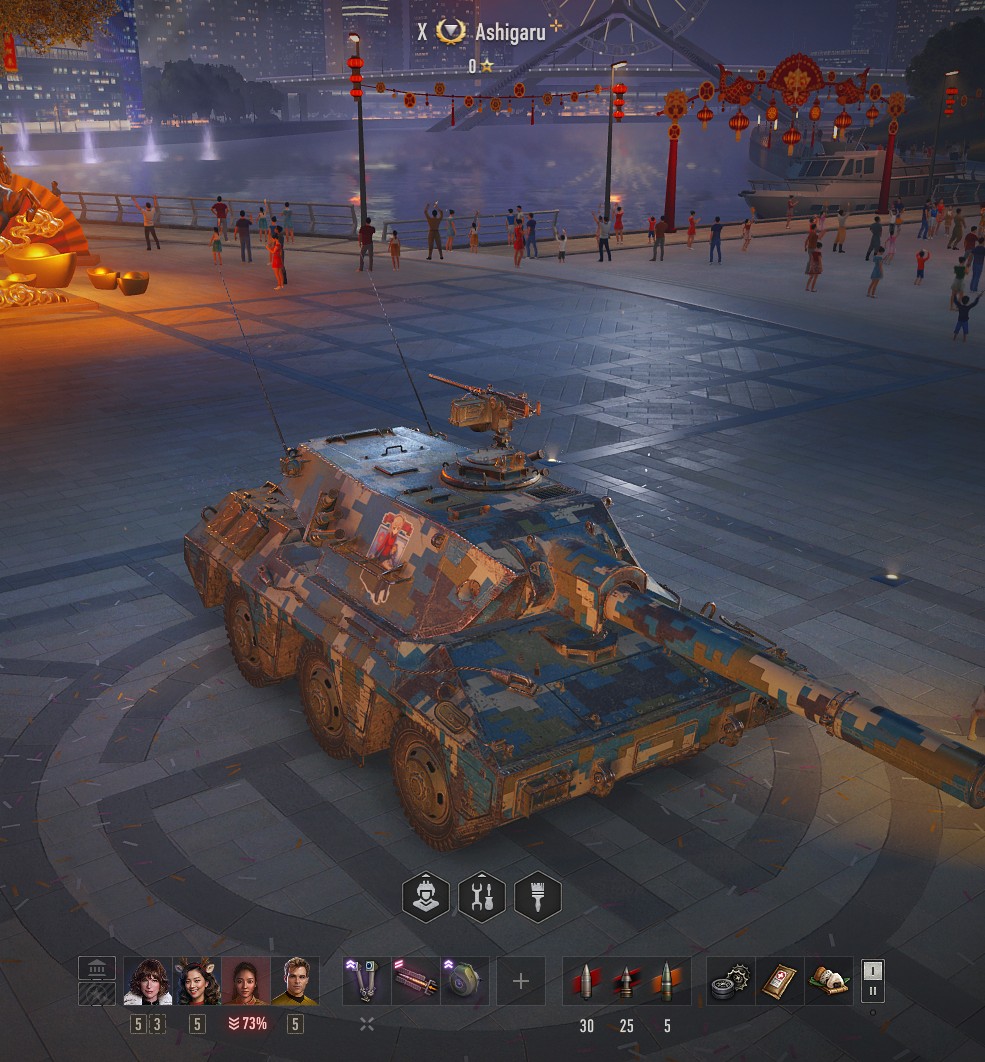Select the shell type with 30 rounds

point(587,981)
